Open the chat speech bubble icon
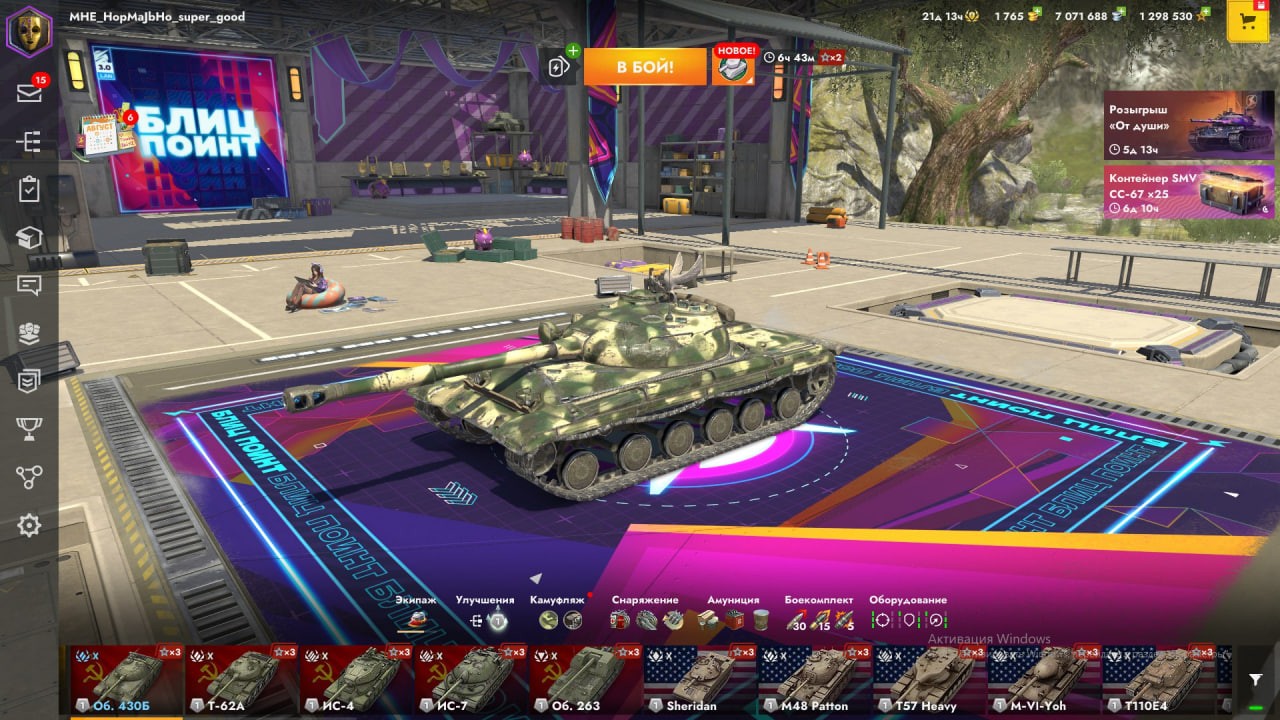This screenshot has width=1280, height=720. point(29,285)
